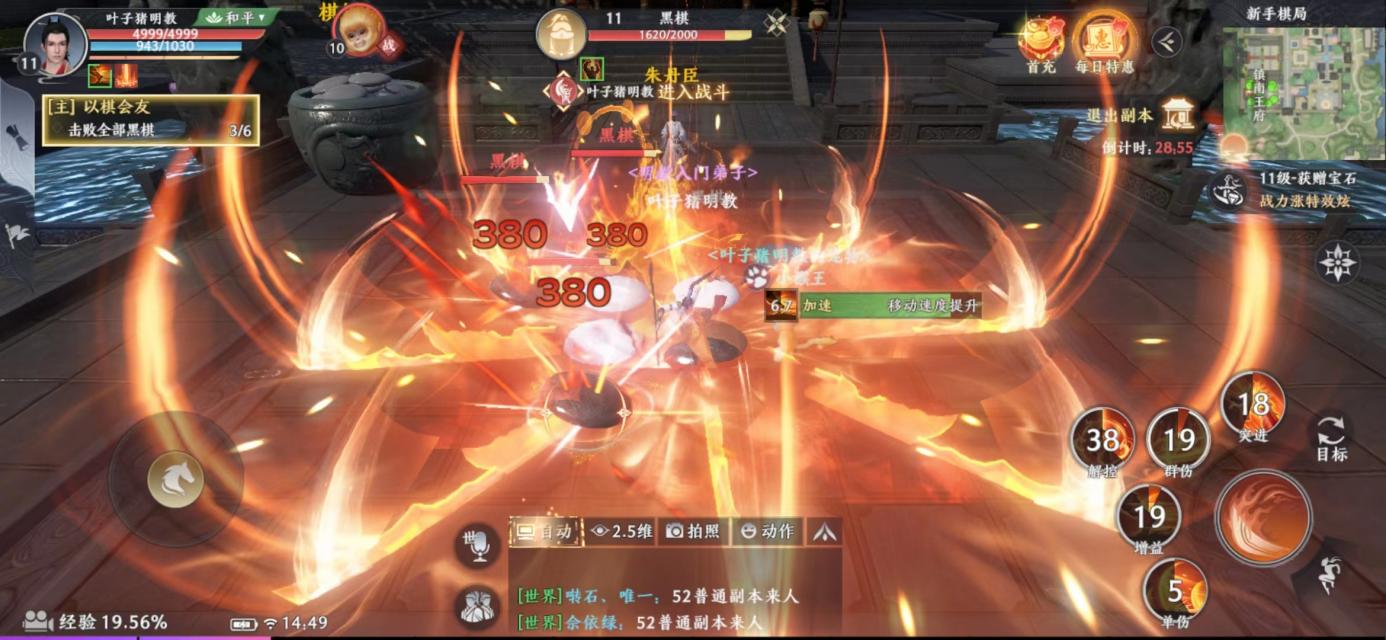Screen dimensions: 1386x640
Task: Activate the 解控 skill
Action: pyautogui.click(x=1102, y=440)
